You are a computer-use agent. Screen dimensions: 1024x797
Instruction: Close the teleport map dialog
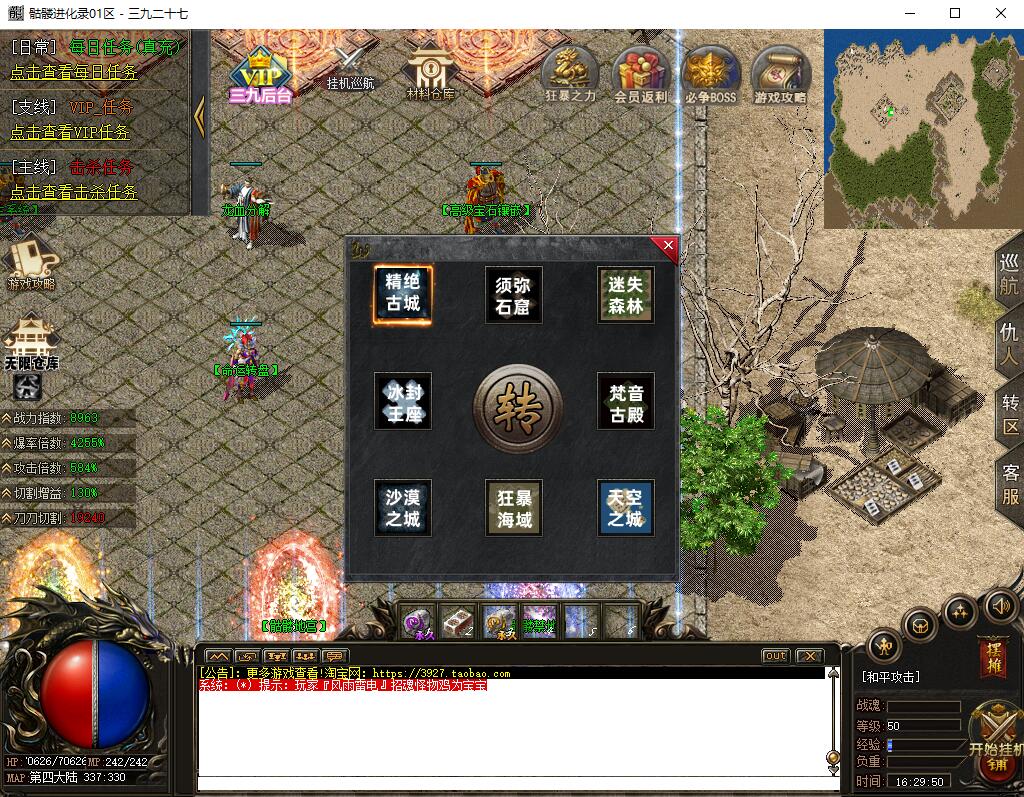[x=667, y=247]
